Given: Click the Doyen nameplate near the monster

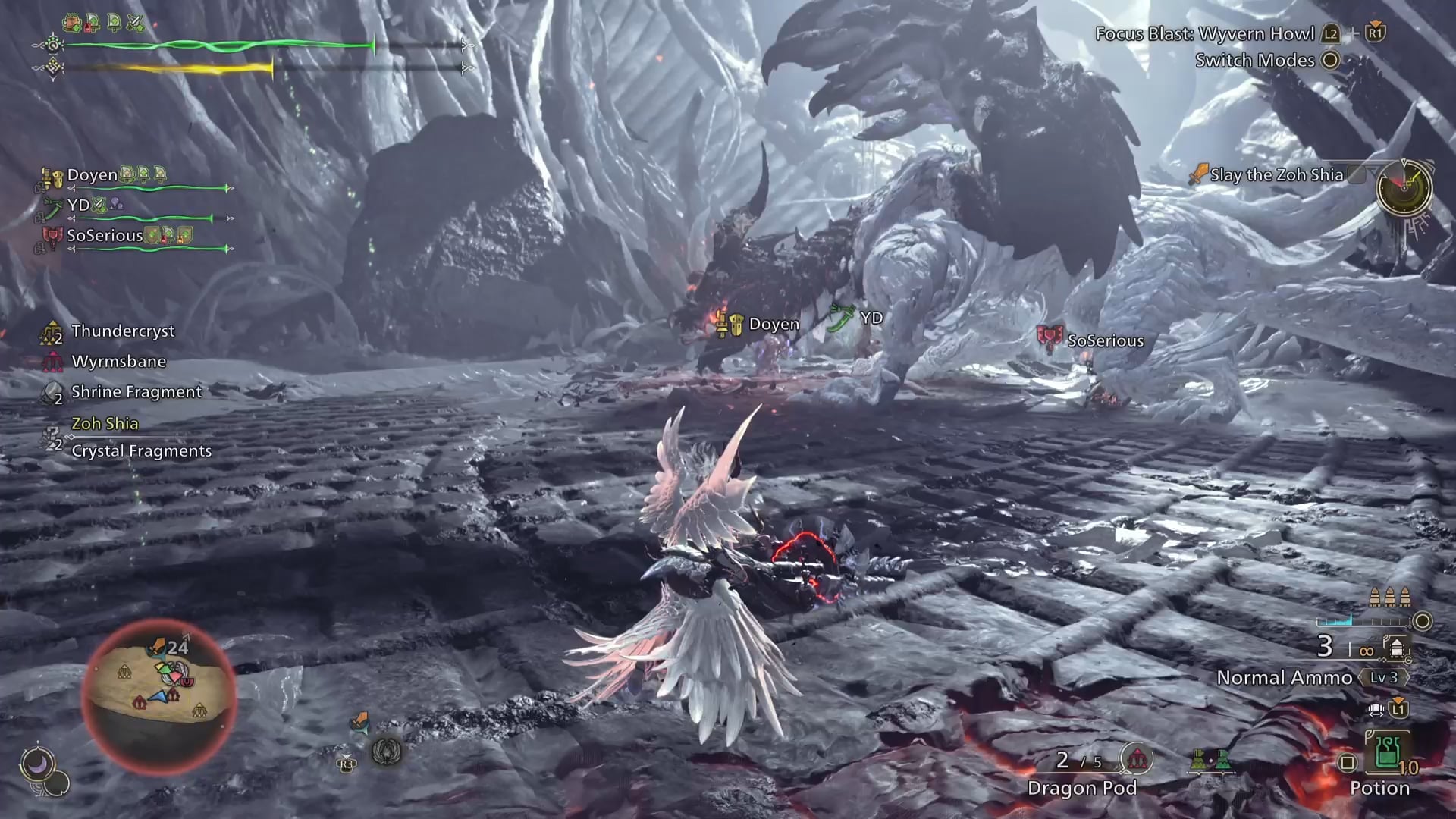Looking at the screenshot, I should (x=773, y=325).
